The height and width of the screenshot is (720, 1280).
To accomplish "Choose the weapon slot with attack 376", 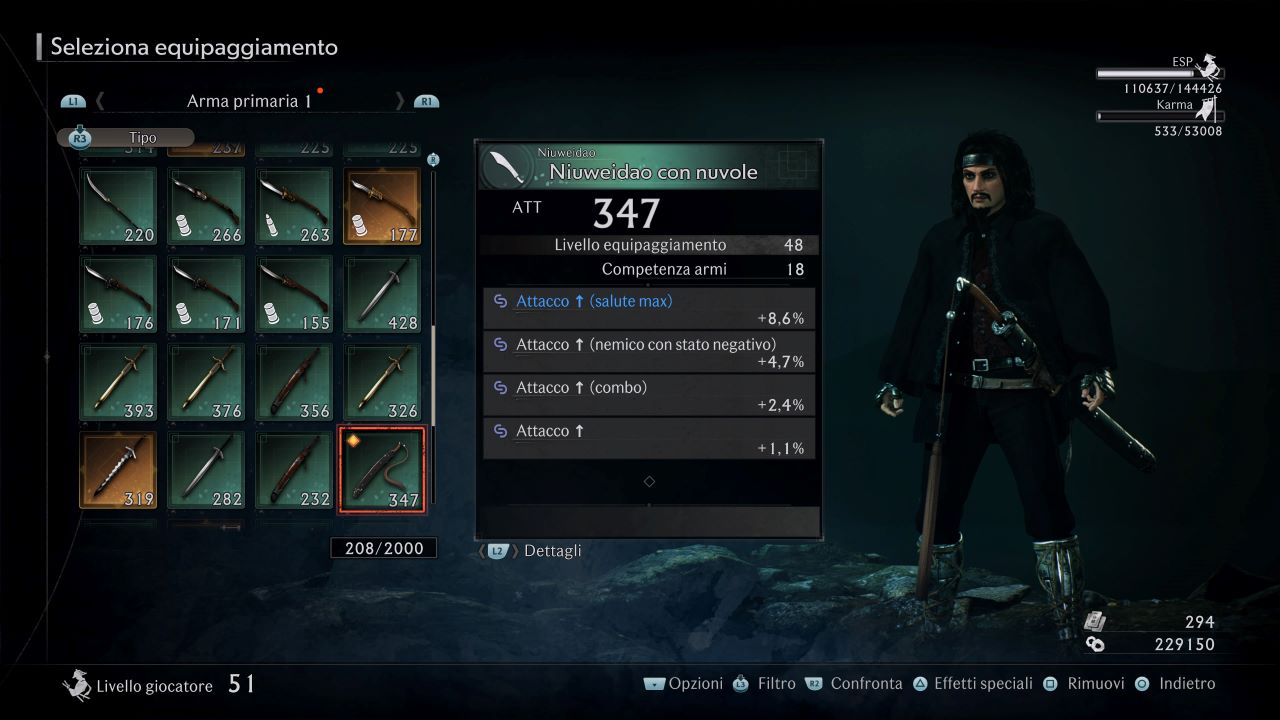I will click(x=206, y=381).
